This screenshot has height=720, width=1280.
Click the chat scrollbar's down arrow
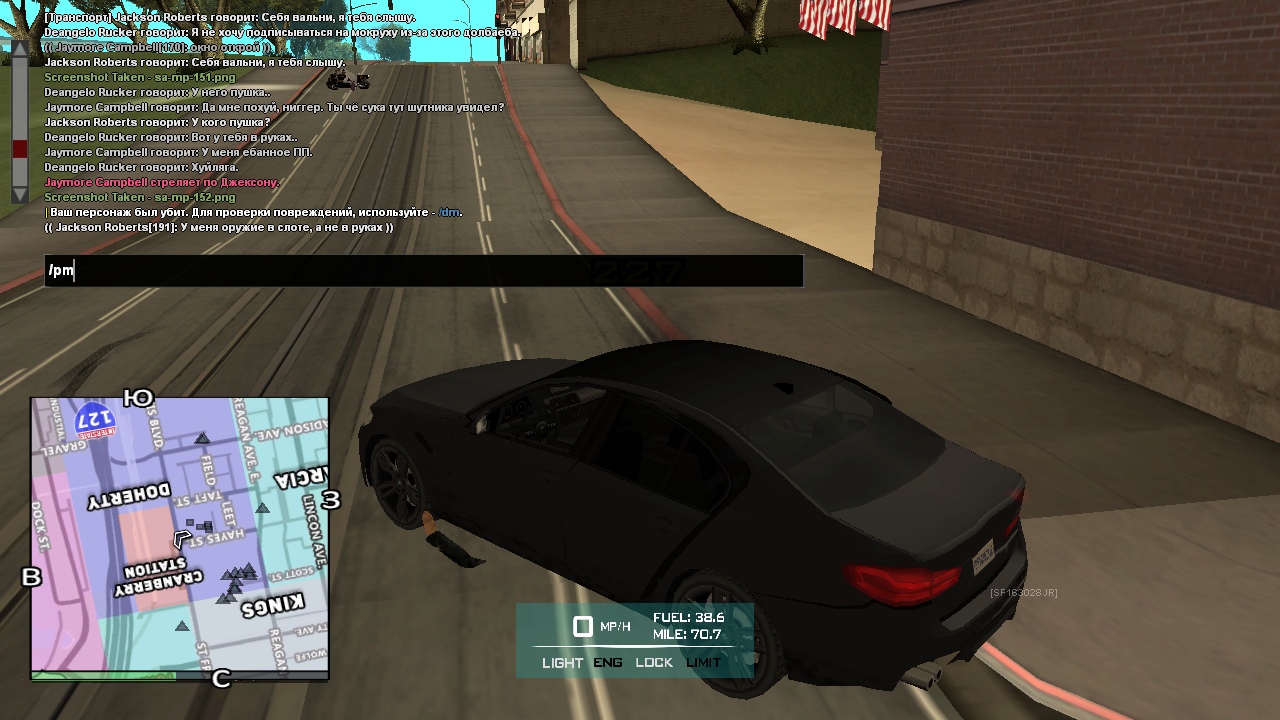pyautogui.click(x=19, y=194)
